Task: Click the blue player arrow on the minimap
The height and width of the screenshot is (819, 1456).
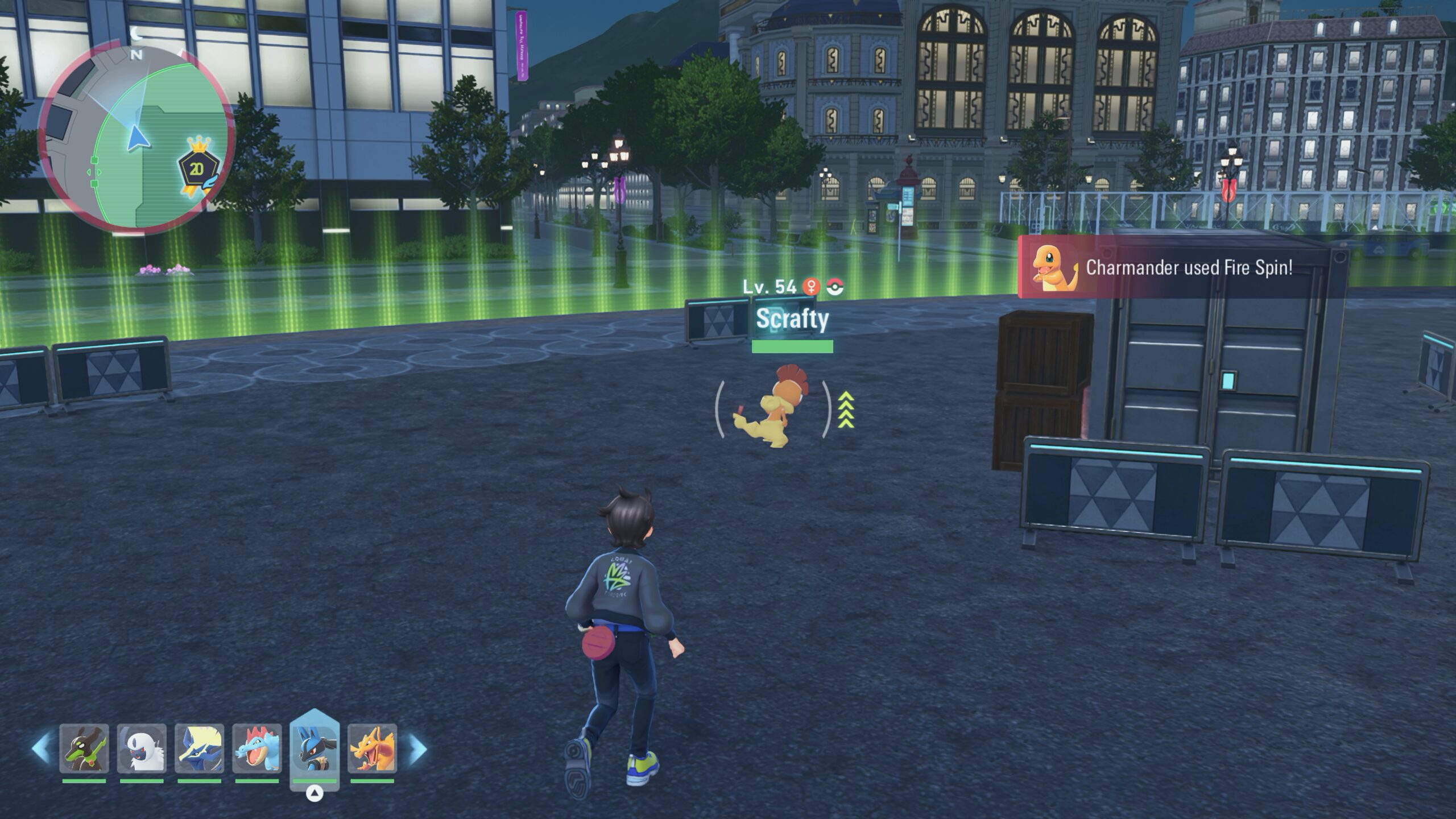Action: click(x=136, y=138)
